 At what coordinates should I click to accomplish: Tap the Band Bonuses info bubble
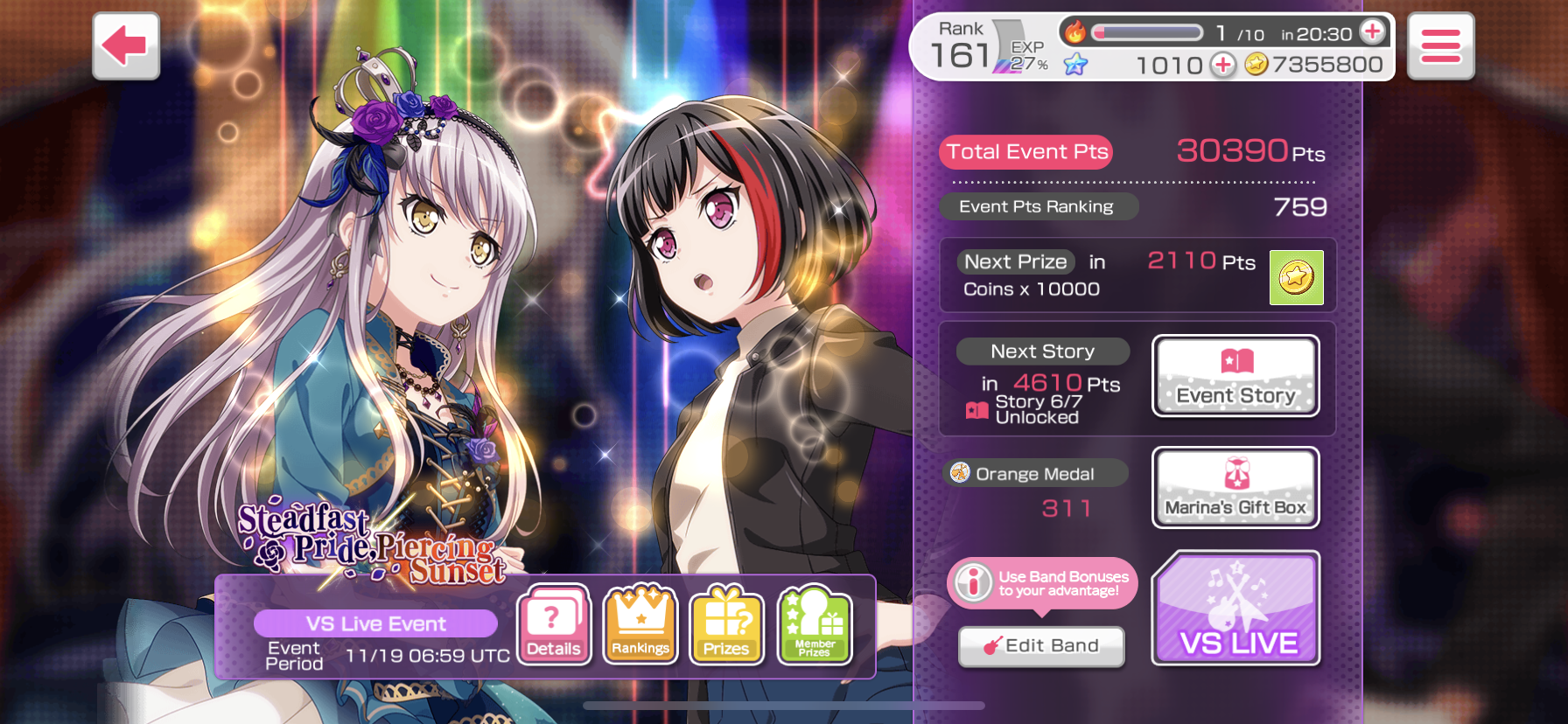[x=1041, y=583]
